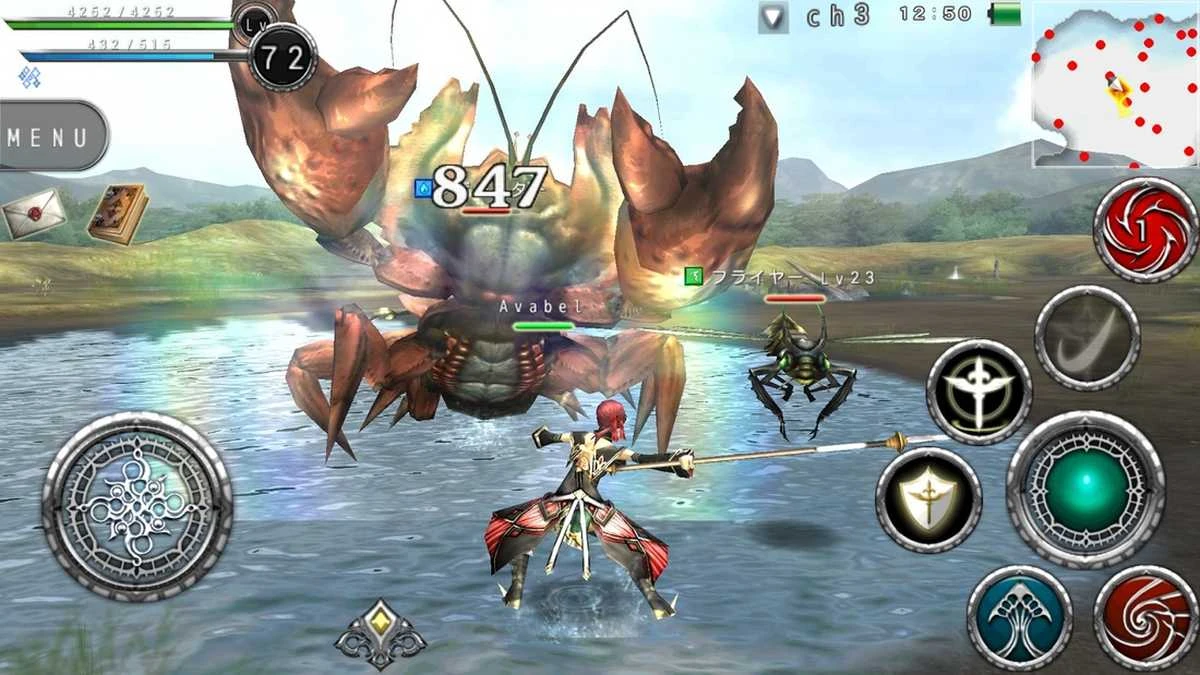Open the sealed envelope mail icon

pos(33,213)
